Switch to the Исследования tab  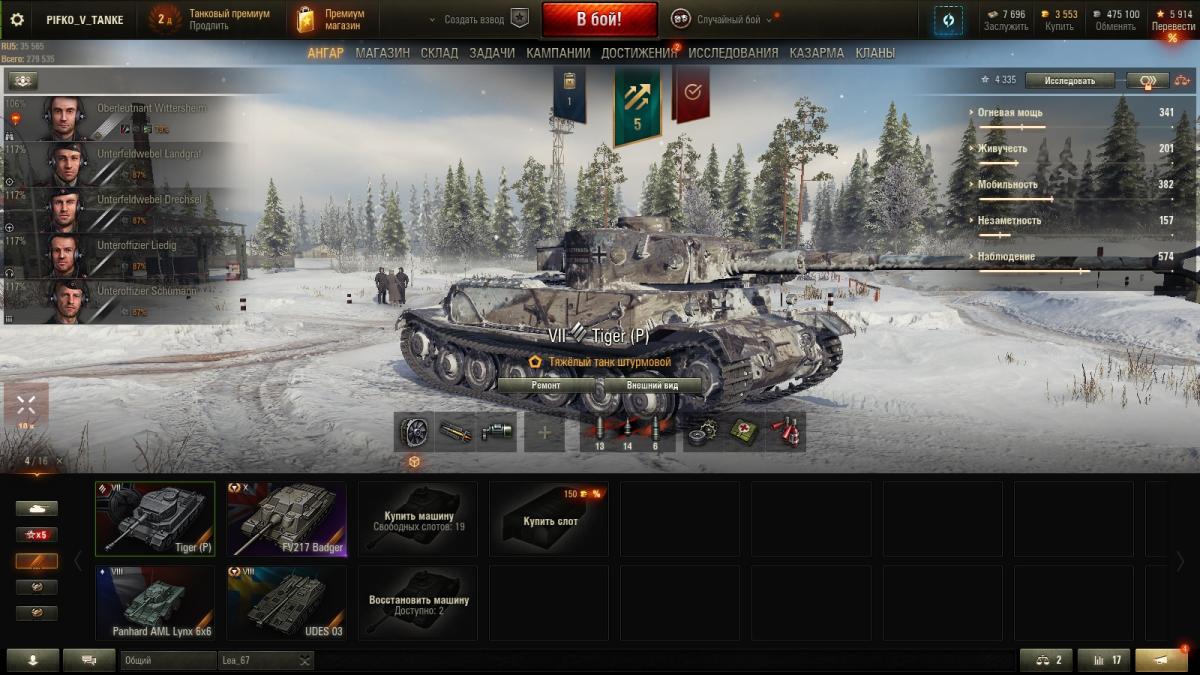tap(733, 53)
